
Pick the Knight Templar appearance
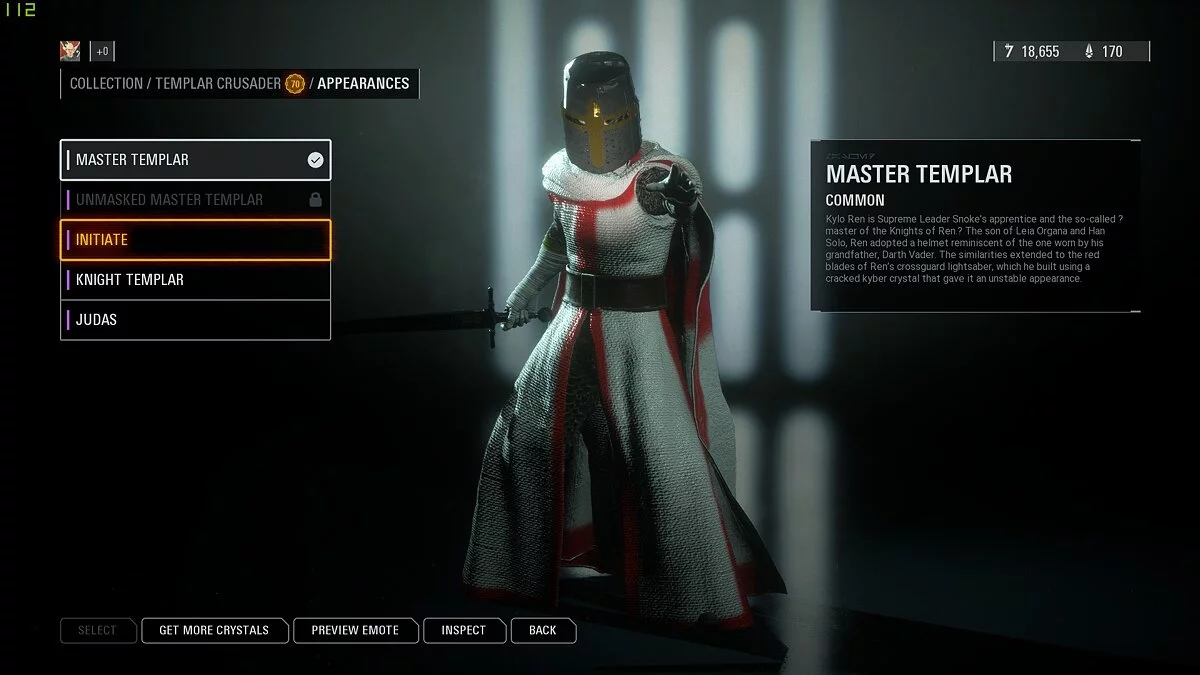[x=195, y=280]
